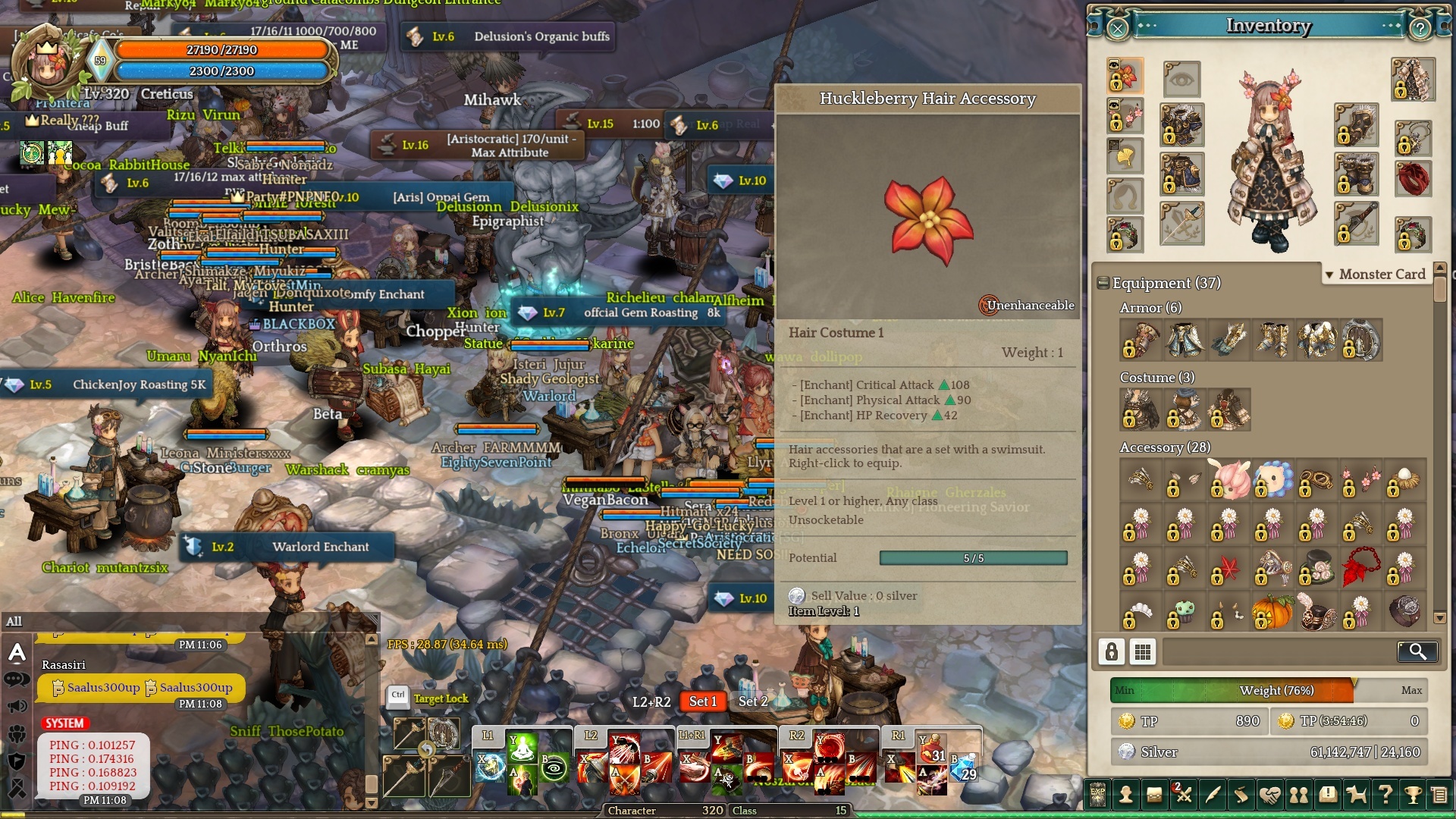The image size is (1456, 819).
Task: Open the help question mark menu icon
Action: click(x=1385, y=795)
